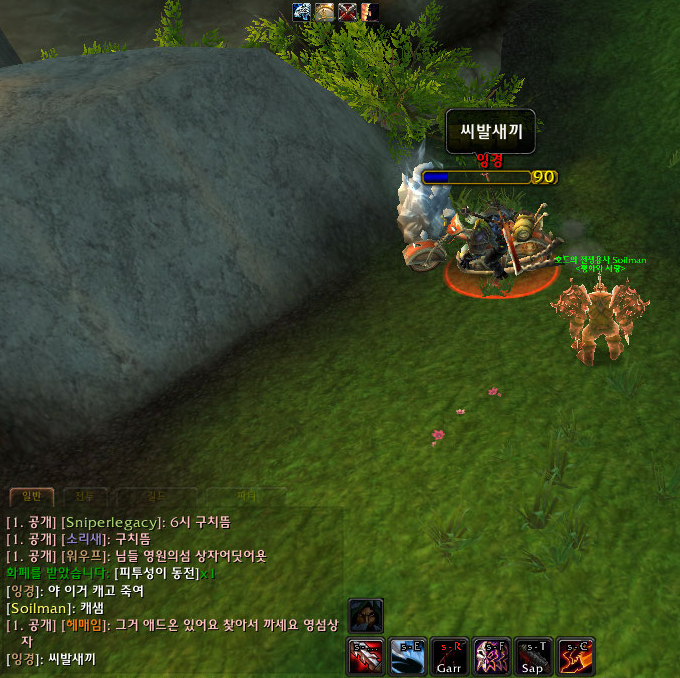Select 워우프's name in chat
Viewport: 680px width, 678px height.
click(x=82, y=556)
